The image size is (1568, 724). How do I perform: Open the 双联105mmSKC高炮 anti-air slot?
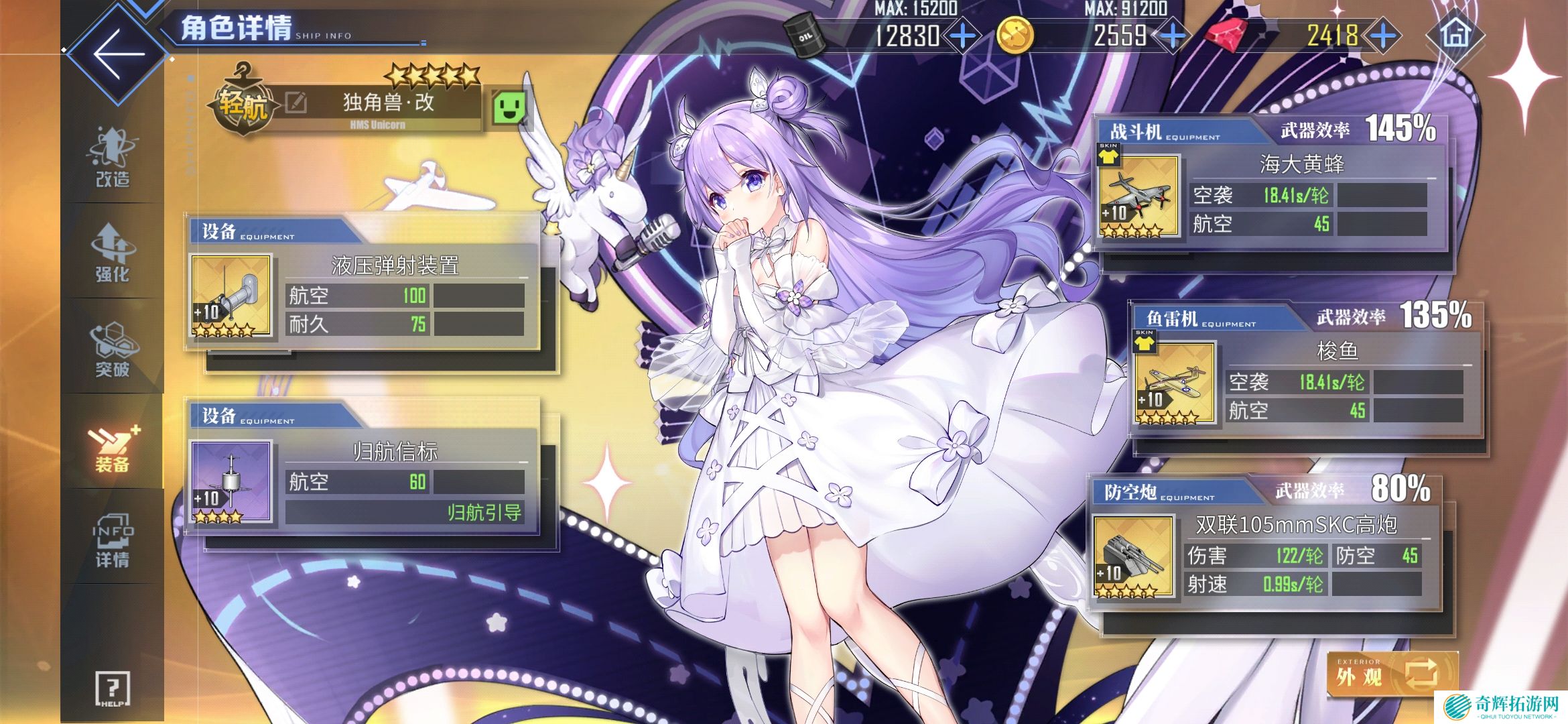click(x=1133, y=556)
